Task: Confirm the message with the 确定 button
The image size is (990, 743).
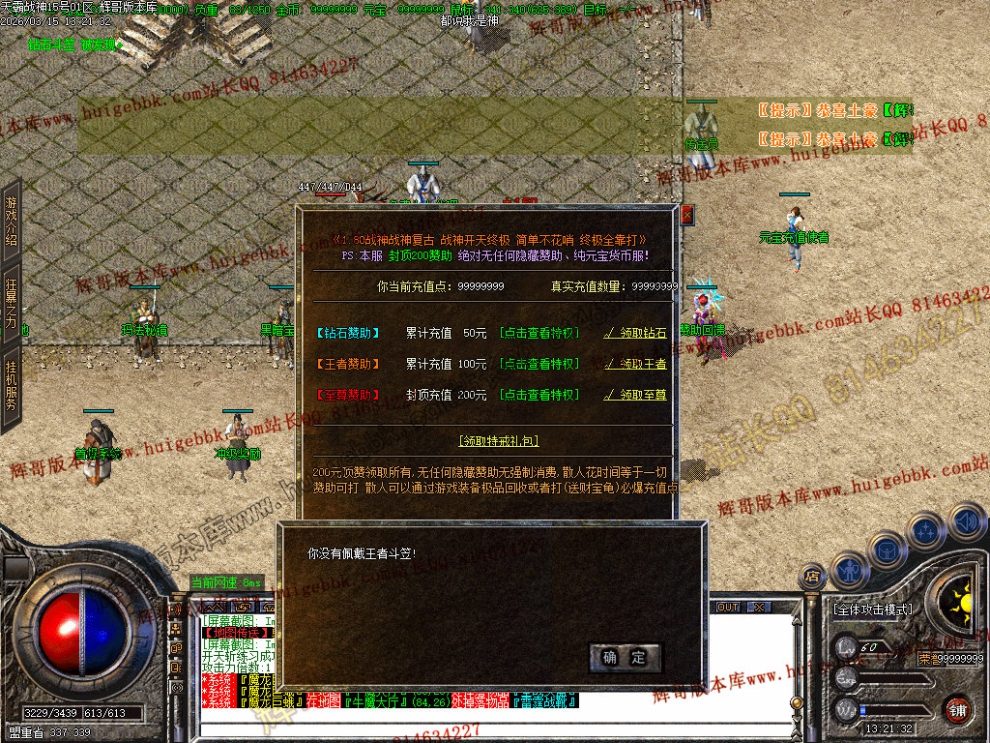Action: tap(625, 657)
